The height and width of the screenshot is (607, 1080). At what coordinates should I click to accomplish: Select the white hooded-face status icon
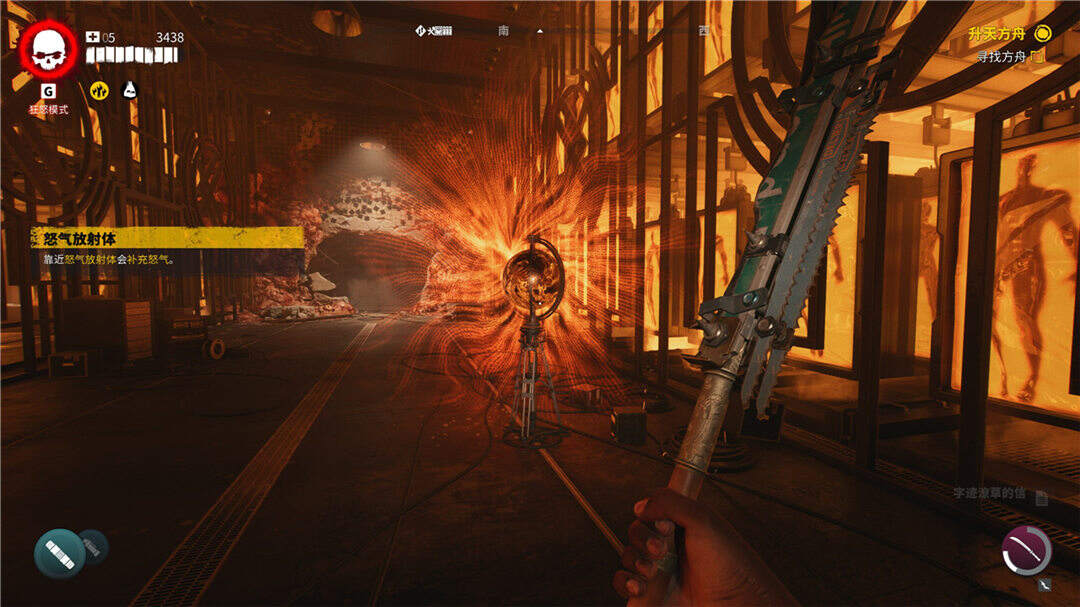tap(129, 90)
